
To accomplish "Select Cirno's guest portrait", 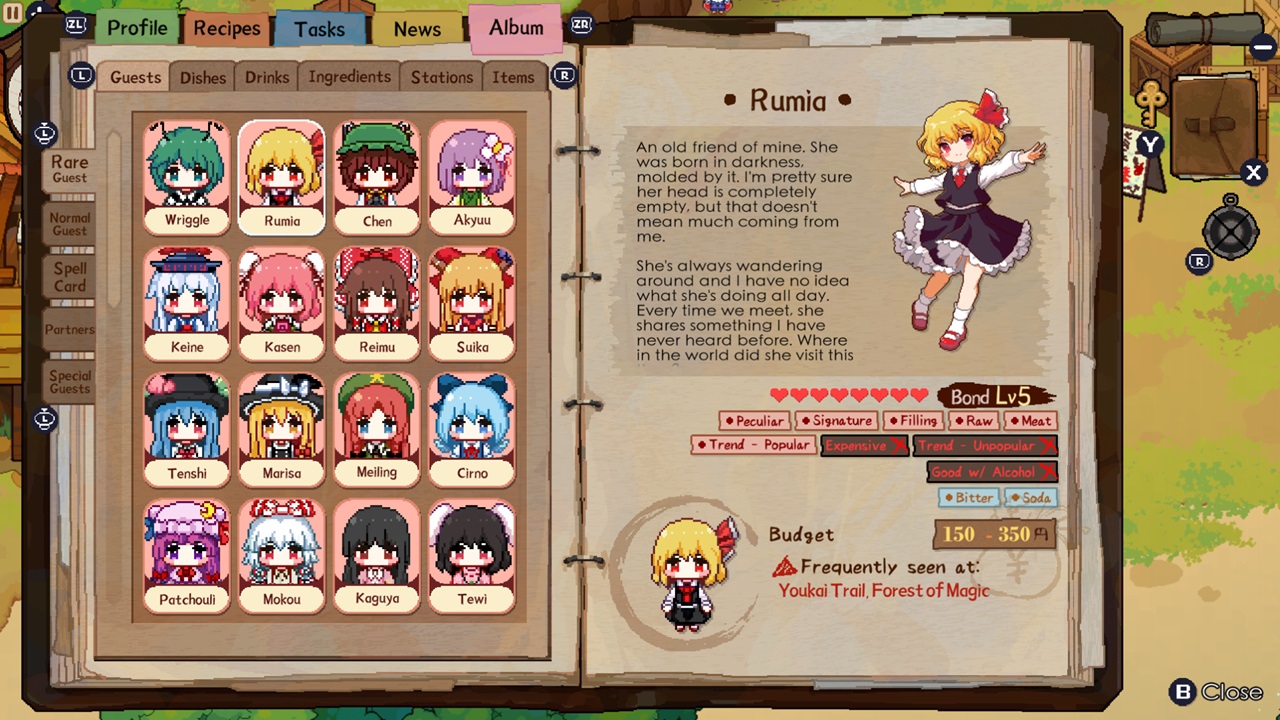I will 472,428.
